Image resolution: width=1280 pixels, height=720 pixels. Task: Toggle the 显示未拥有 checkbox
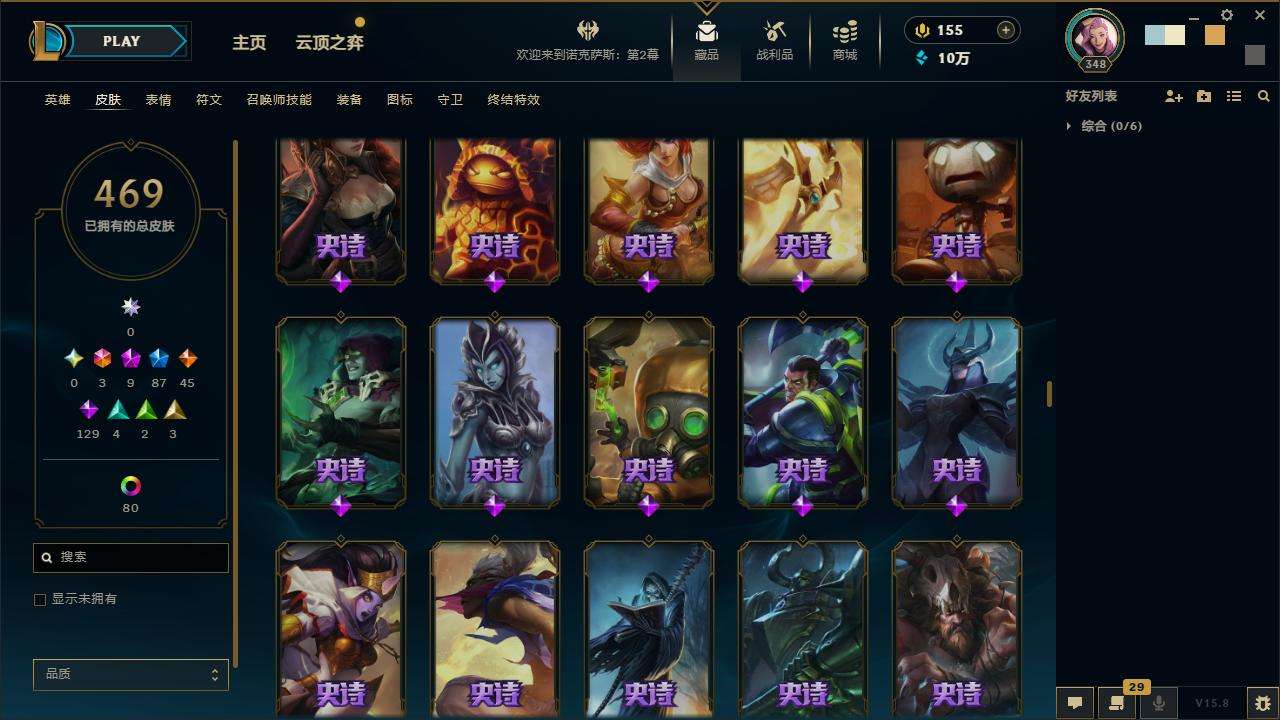(x=40, y=599)
